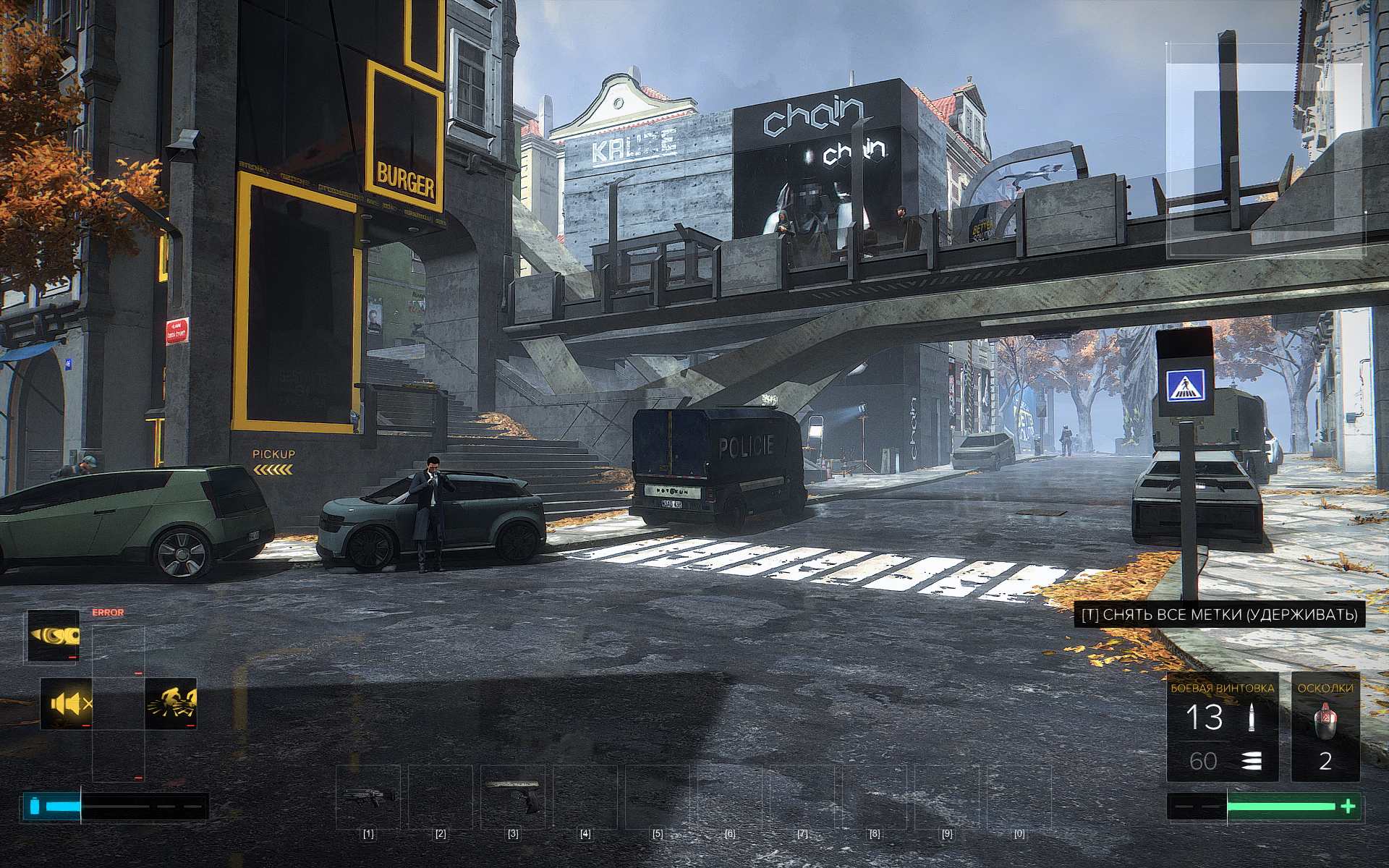Activate the bullet-shaped augmentation icon
The image size is (1389, 868).
point(54,637)
